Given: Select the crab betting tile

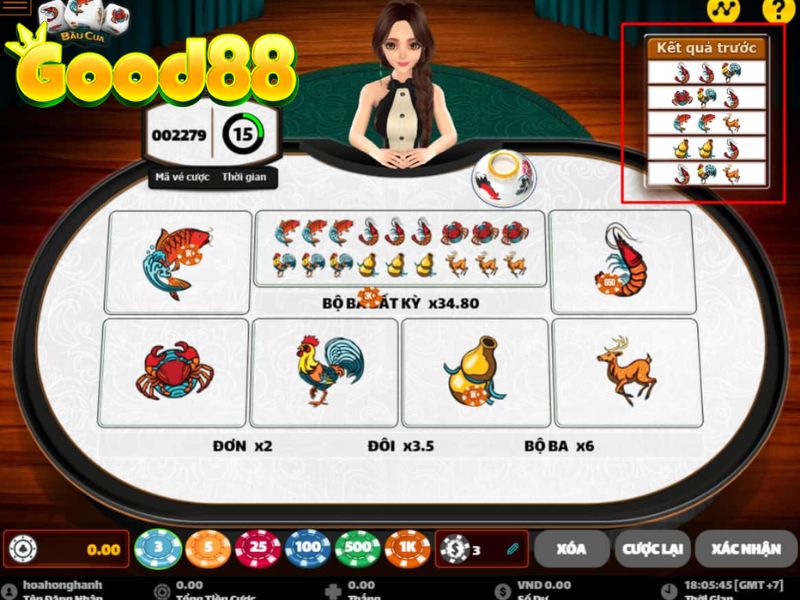Looking at the screenshot, I should [175, 372].
